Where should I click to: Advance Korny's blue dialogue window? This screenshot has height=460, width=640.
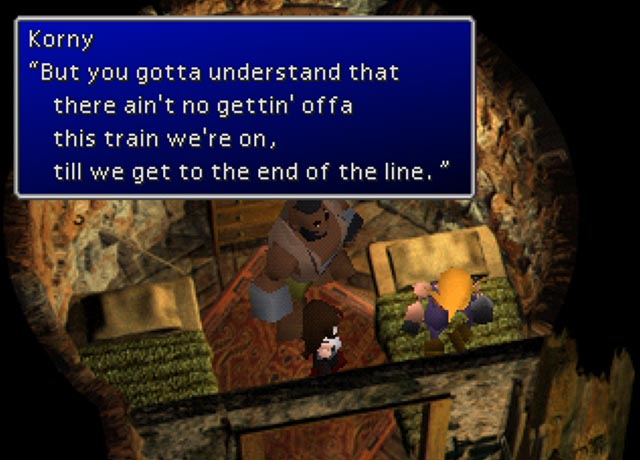245,106
